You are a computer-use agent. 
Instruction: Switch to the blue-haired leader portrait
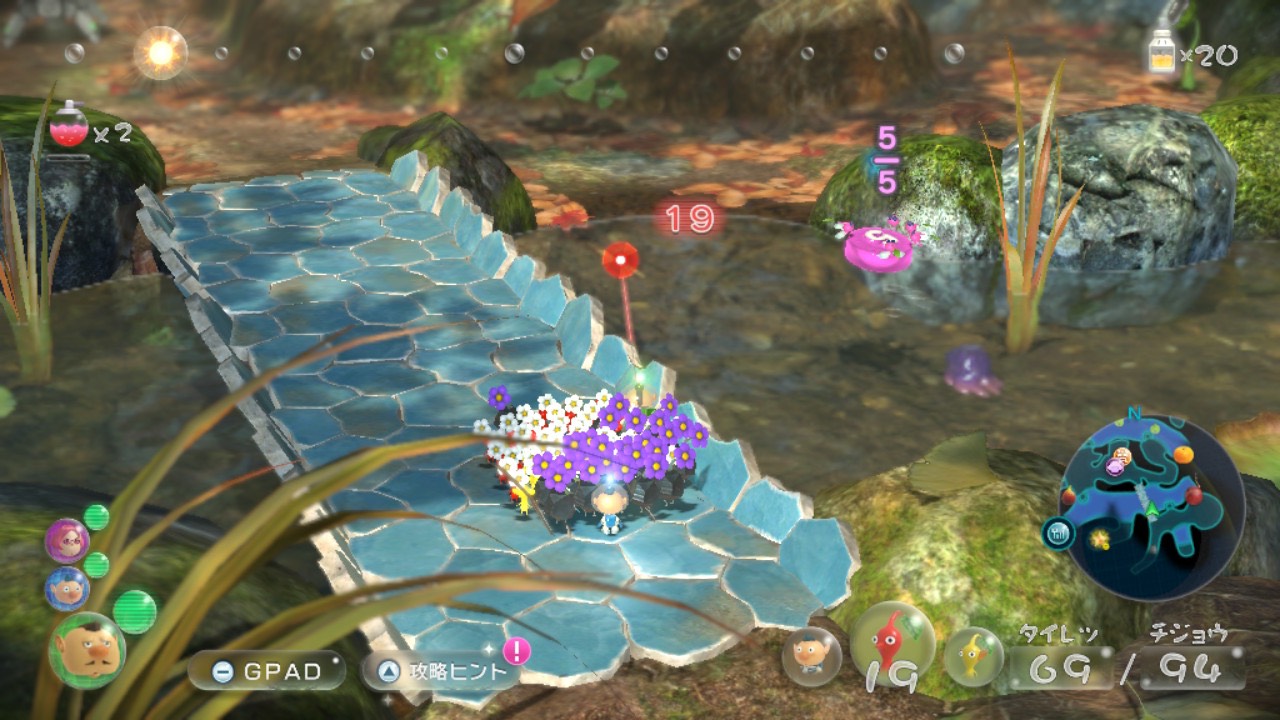tap(67, 588)
